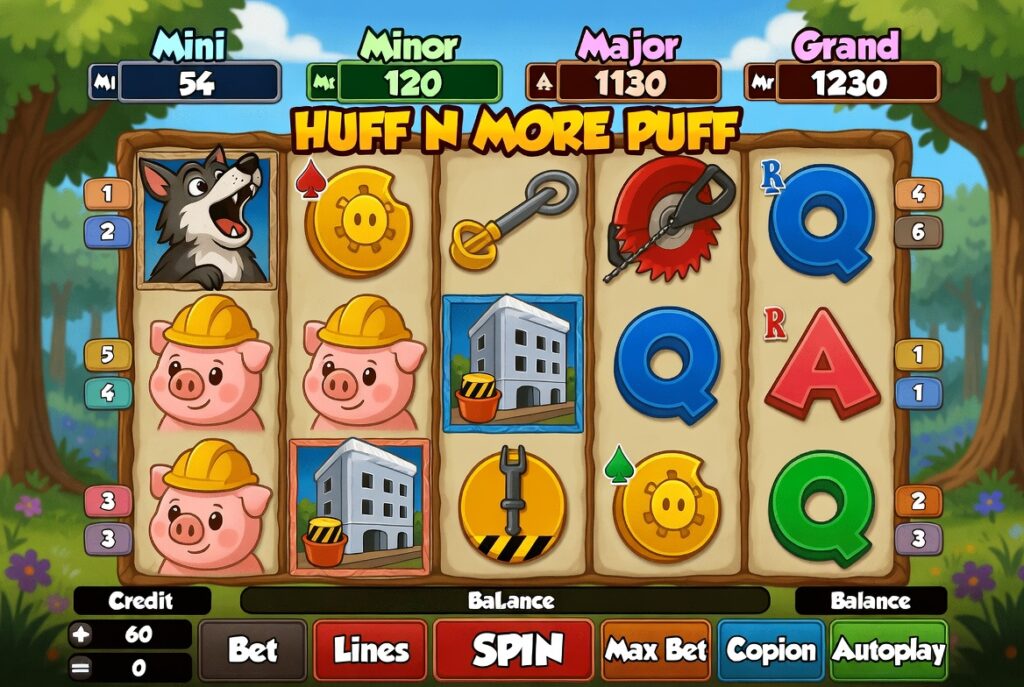Image resolution: width=1024 pixels, height=687 pixels.
Task: Select payline marker number 5
Action: [x=108, y=355]
